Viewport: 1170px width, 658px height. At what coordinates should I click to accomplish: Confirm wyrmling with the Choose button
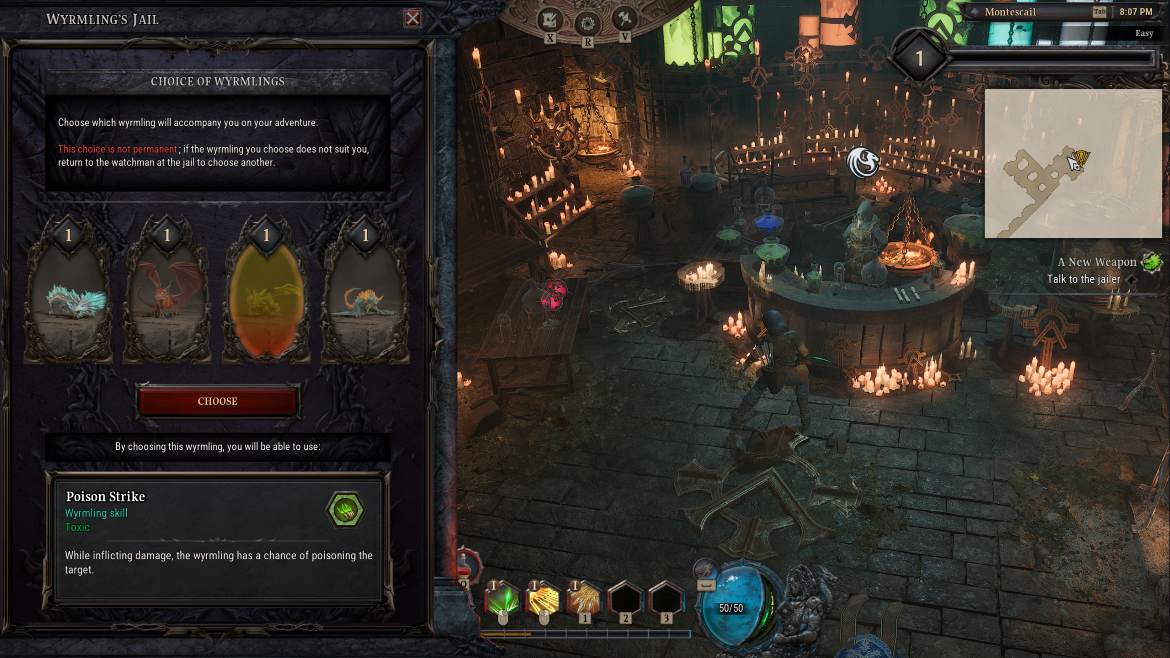pos(218,401)
